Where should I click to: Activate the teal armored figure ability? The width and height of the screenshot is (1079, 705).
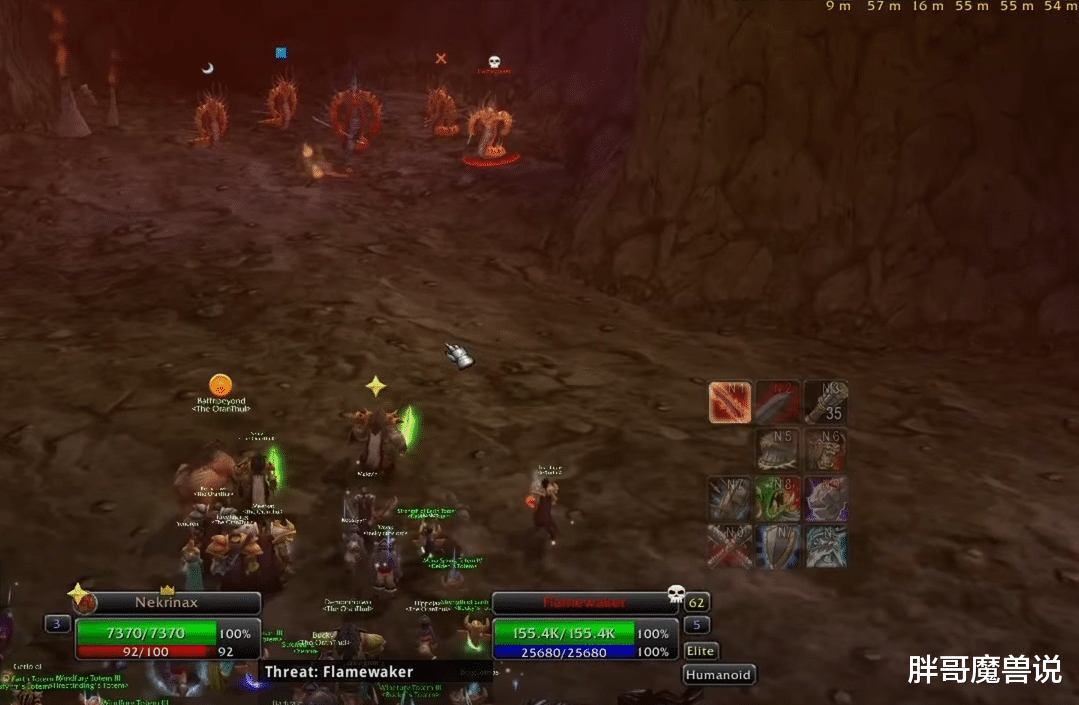pos(826,546)
